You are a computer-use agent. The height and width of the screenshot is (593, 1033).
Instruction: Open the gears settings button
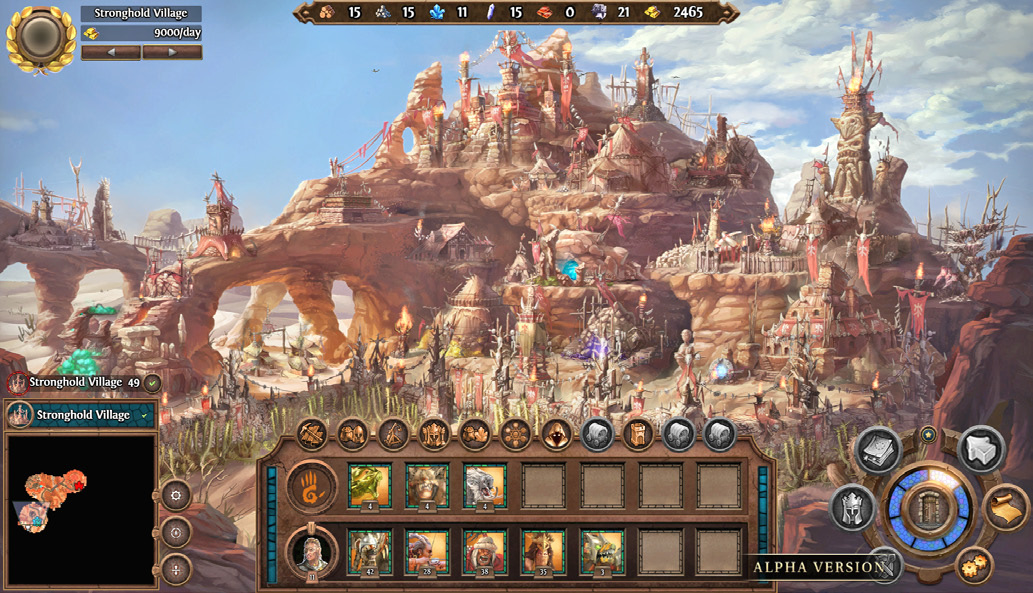pos(974,567)
